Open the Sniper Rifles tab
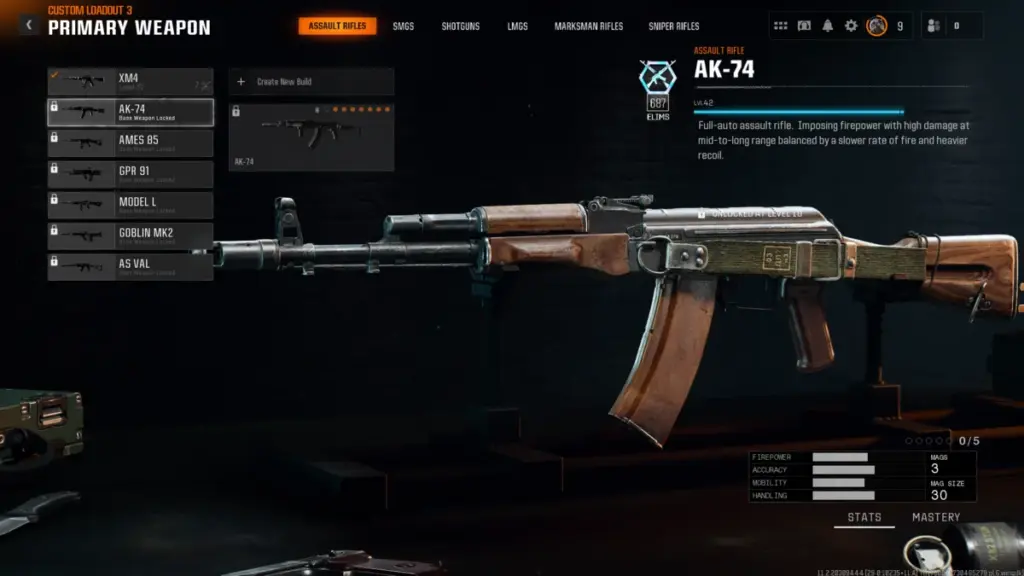This screenshot has width=1024, height=576. point(673,26)
